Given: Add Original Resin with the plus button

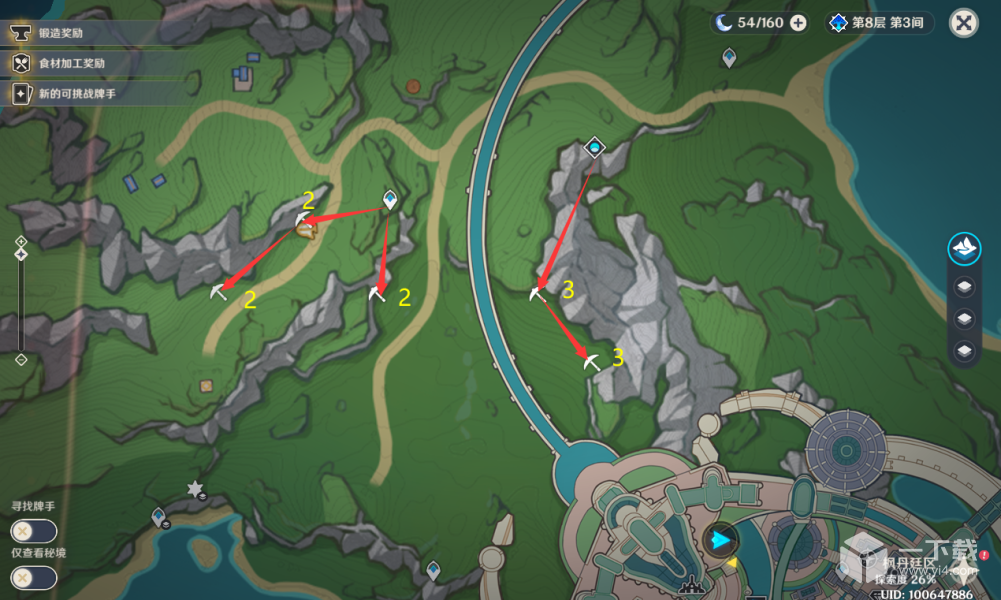Looking at the screenshot, I should [798, 23].
